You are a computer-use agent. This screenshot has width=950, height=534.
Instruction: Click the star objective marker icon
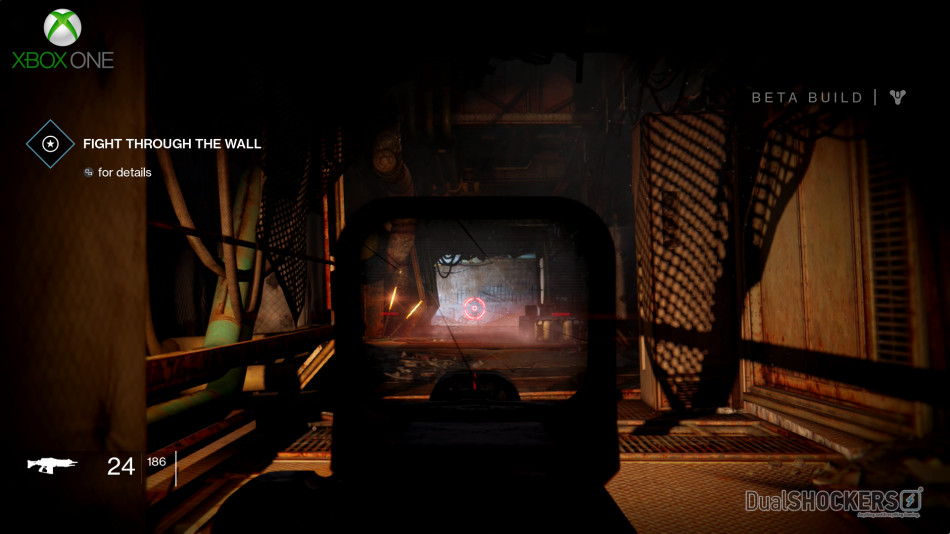click(x=50, y=144)
